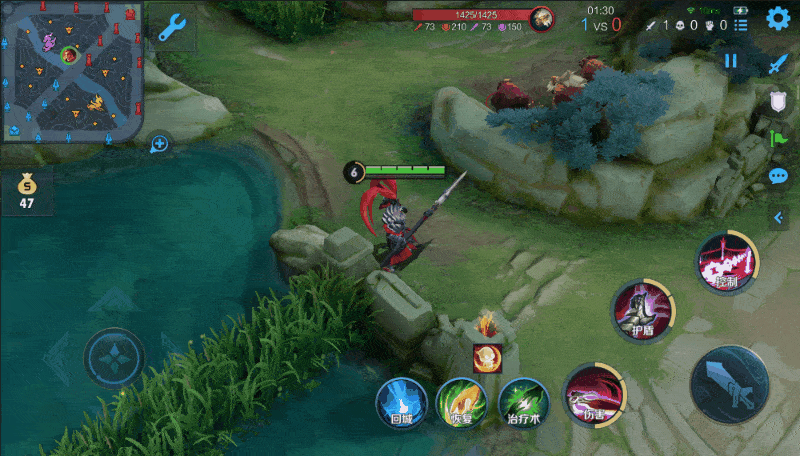Screen dimensions: 800x456
Task: Pause the match with the pause button
Action: click(x=730, y=61)
